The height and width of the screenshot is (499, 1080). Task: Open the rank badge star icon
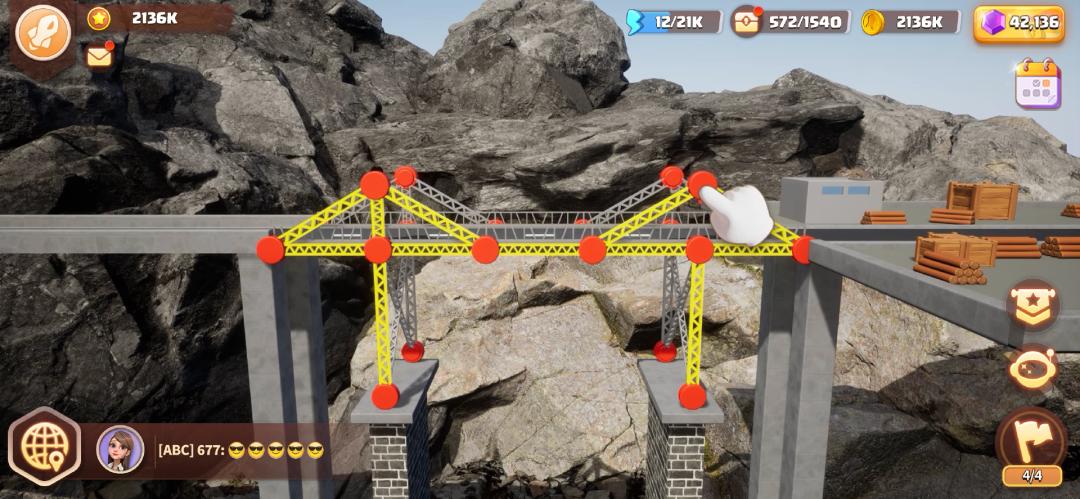(x=1033, y=304)
